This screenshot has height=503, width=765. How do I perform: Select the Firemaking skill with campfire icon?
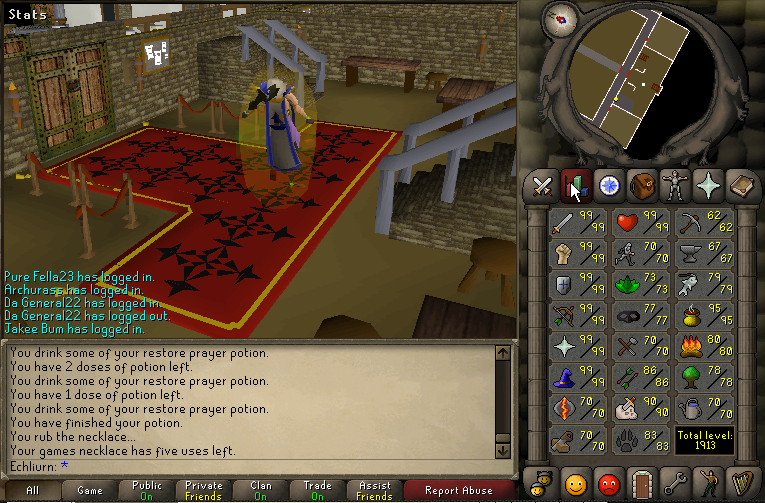pos(703,346)
